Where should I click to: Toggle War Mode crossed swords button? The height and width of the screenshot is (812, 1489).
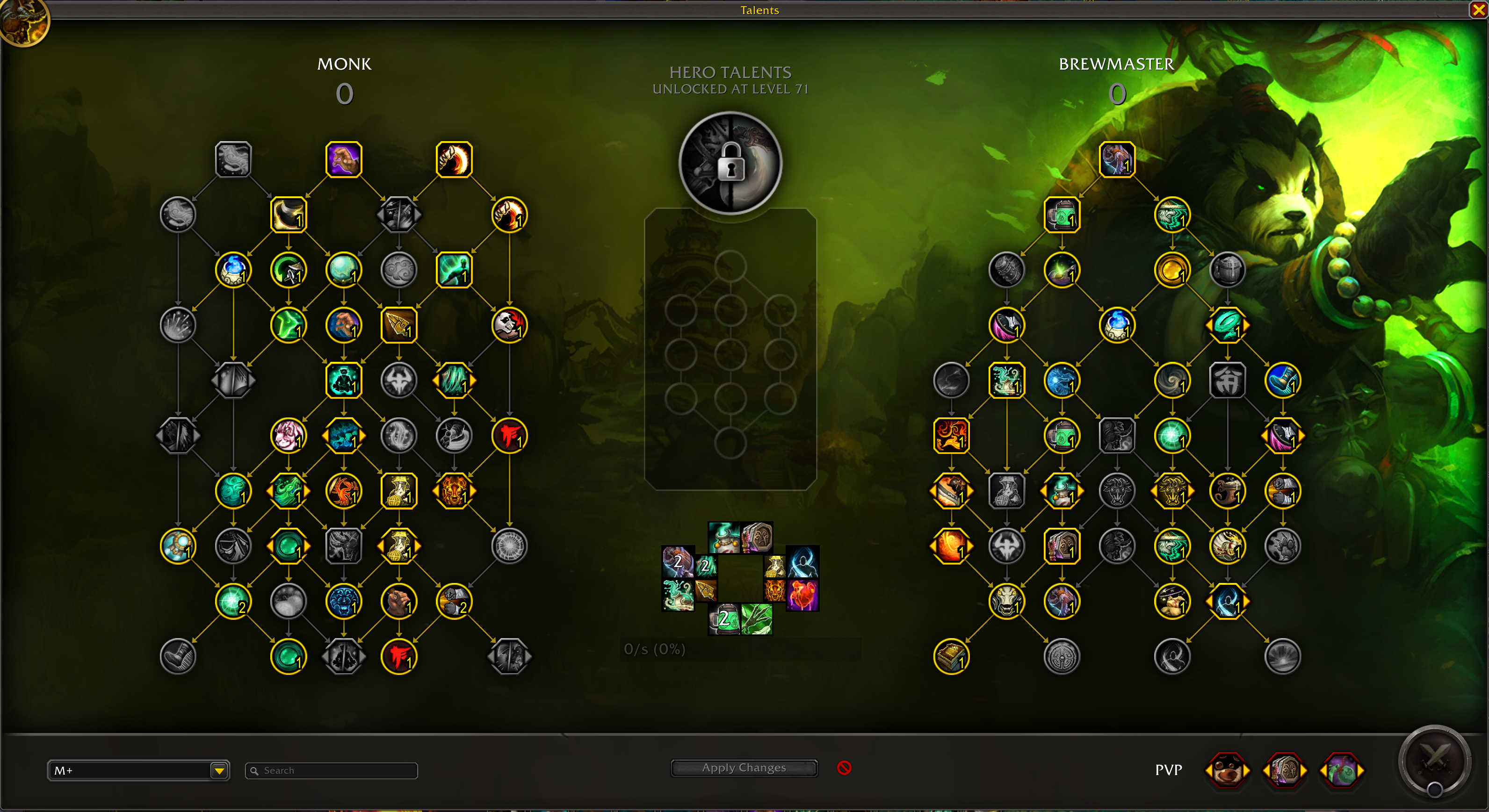1434,758
